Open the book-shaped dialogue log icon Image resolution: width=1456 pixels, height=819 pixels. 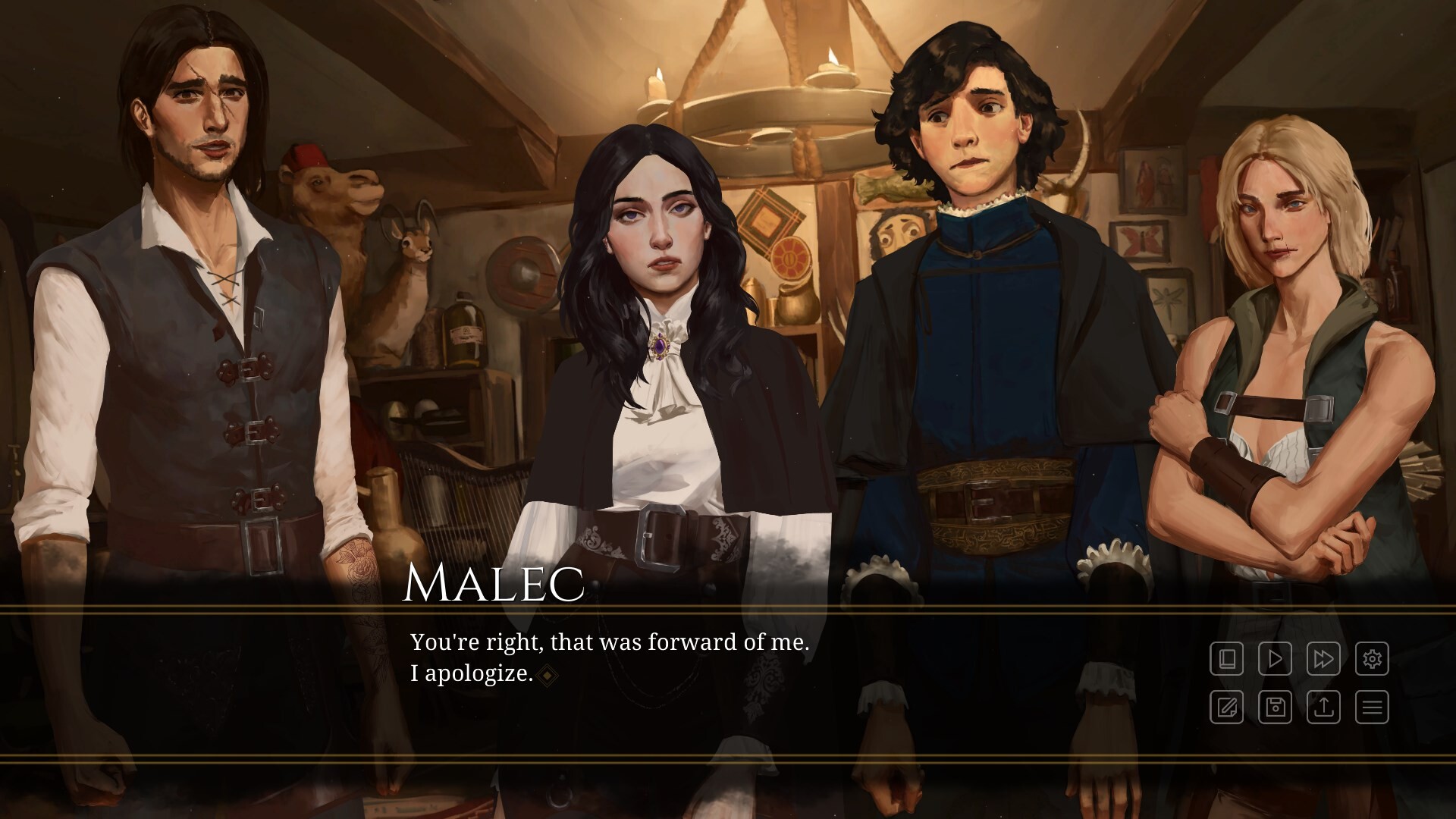point(1226,658)
